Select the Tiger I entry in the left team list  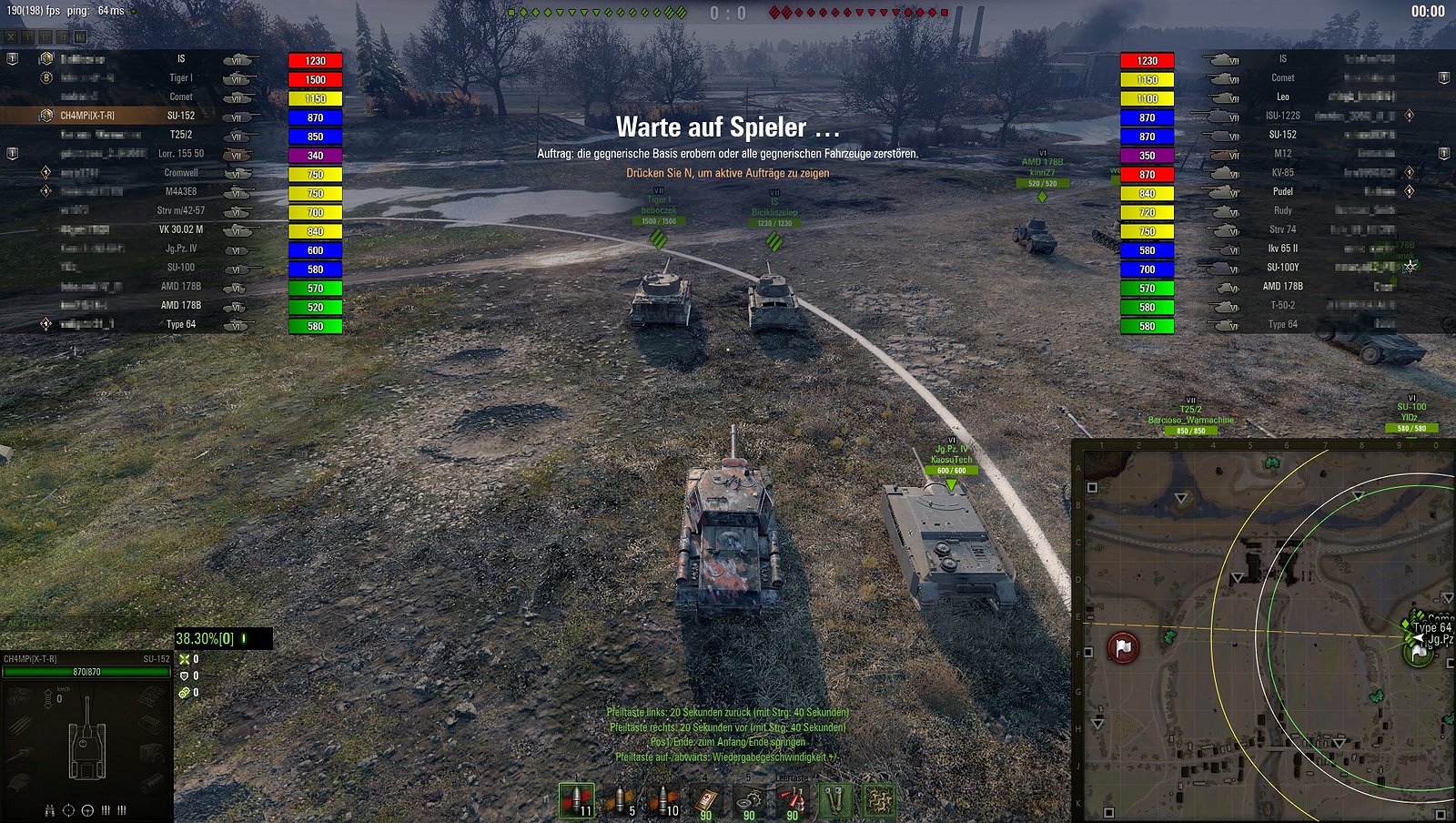(x=180, y=77)
